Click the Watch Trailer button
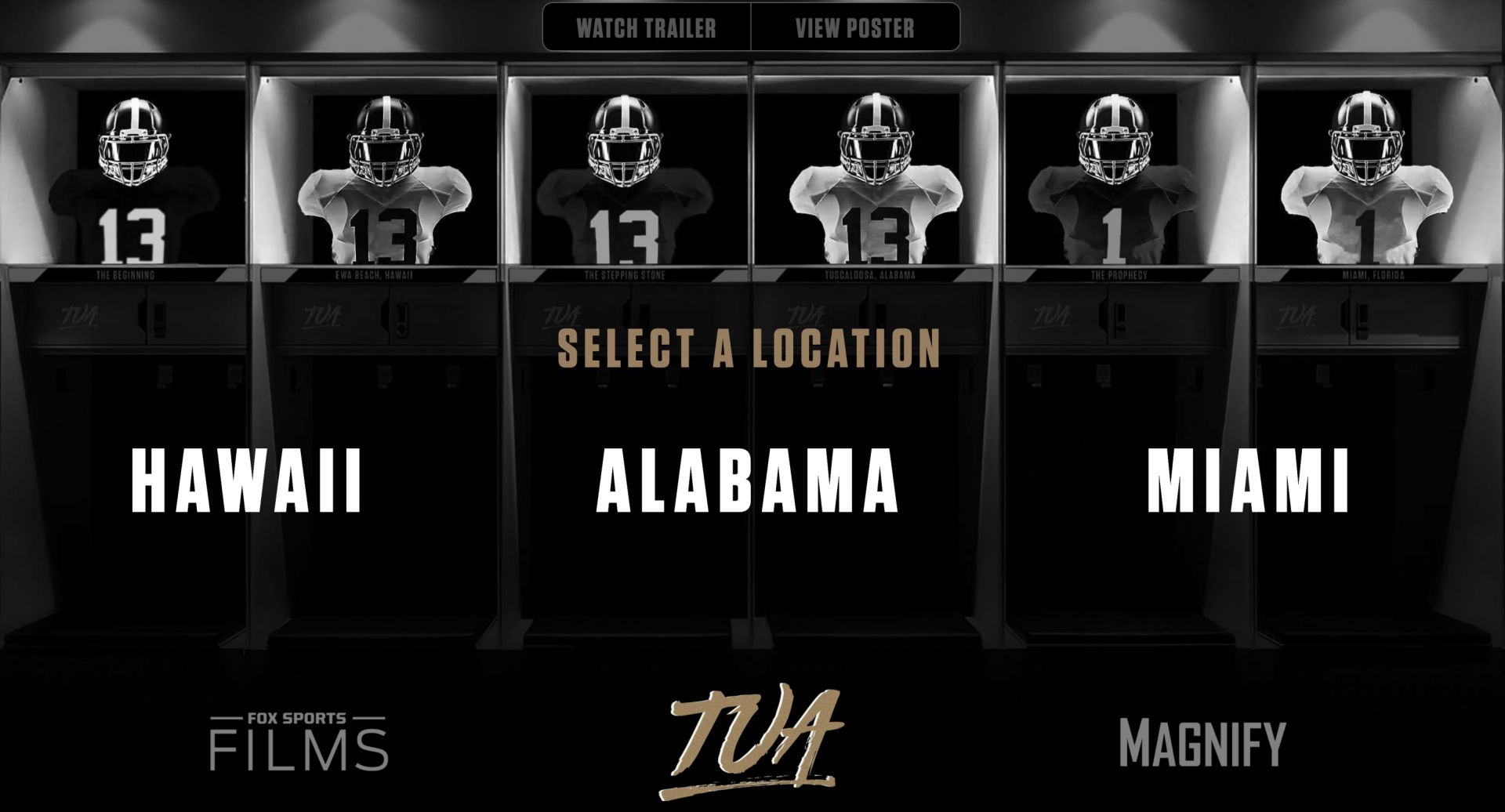Screen dimensions: 1505x812 click(646, 28)
